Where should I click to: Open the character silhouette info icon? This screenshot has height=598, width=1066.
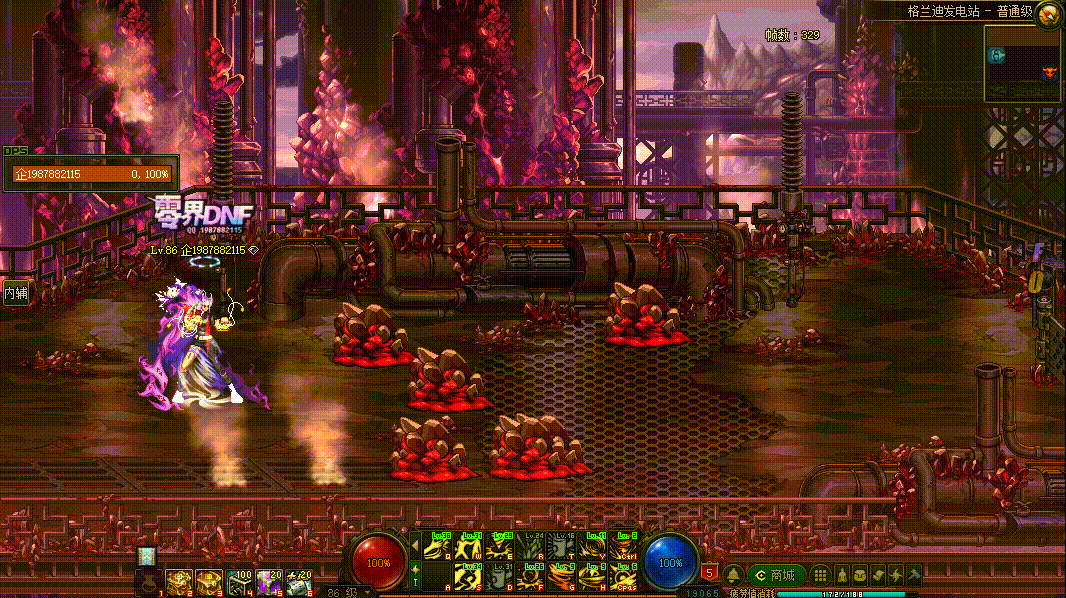pyautogui.click(x=842, y=575)
